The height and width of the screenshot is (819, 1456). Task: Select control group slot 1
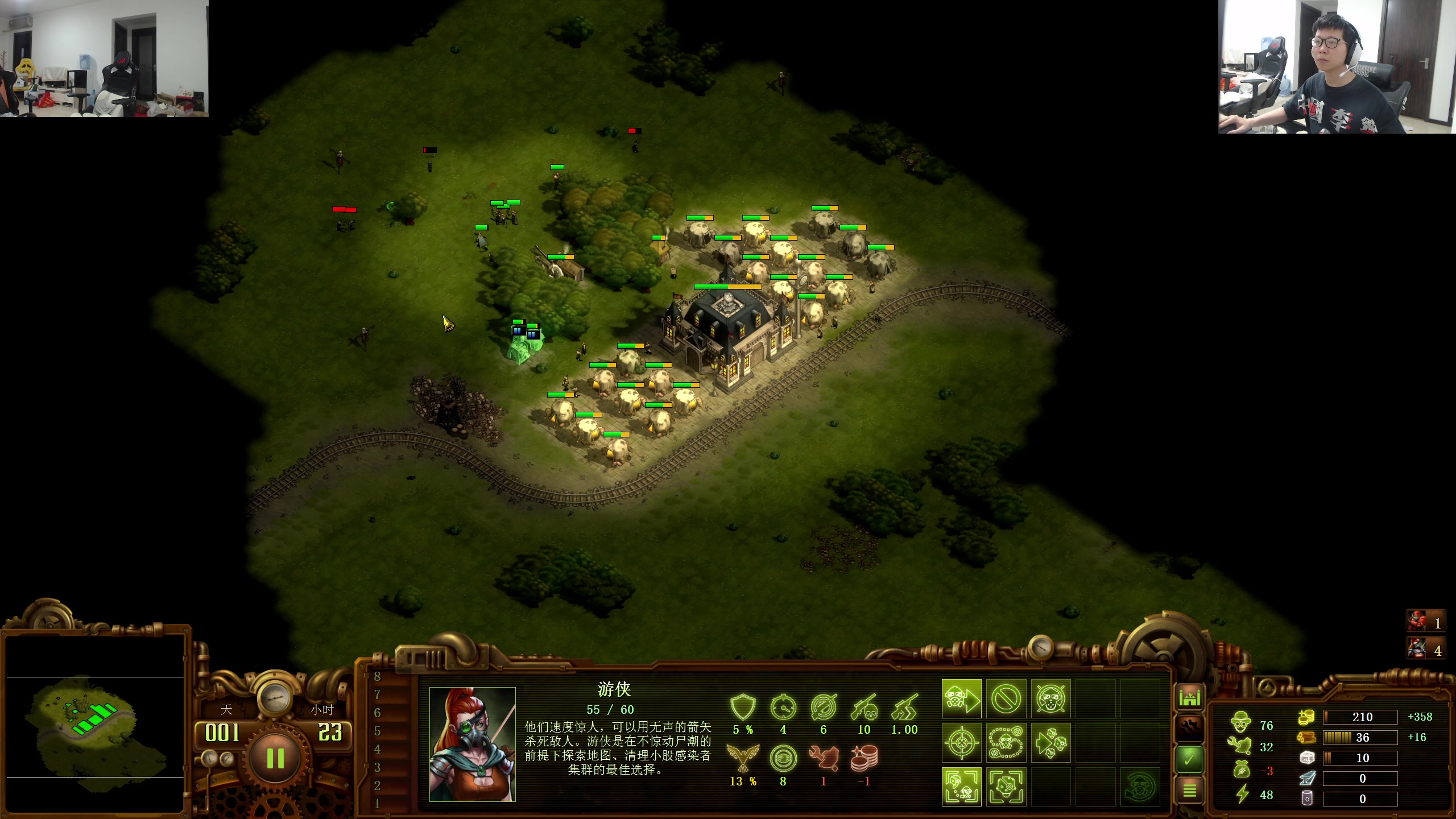[377, 804]
